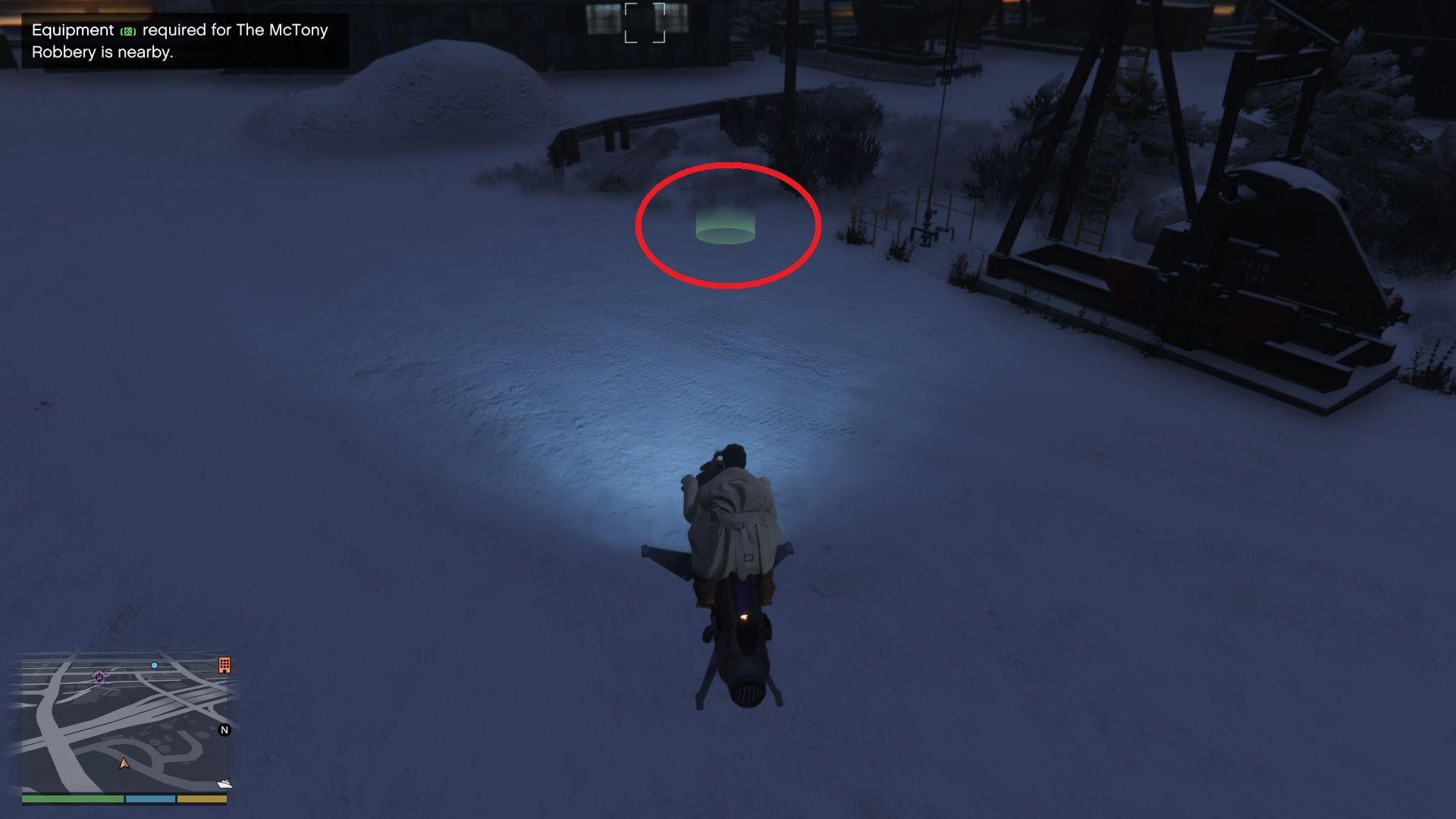Image resolution: width=1456 pixels, height=819 pixels.
Task: Select the blue friend blip on the minimap
Action: tap(155, 665)
